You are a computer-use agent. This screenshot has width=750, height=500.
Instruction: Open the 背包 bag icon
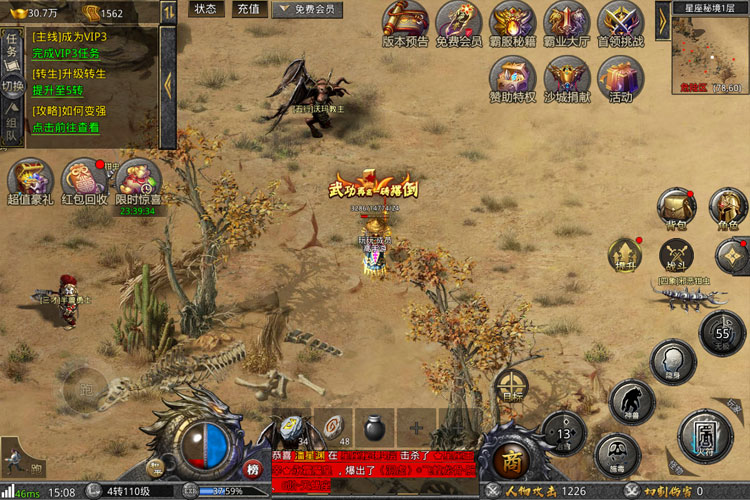677,207
